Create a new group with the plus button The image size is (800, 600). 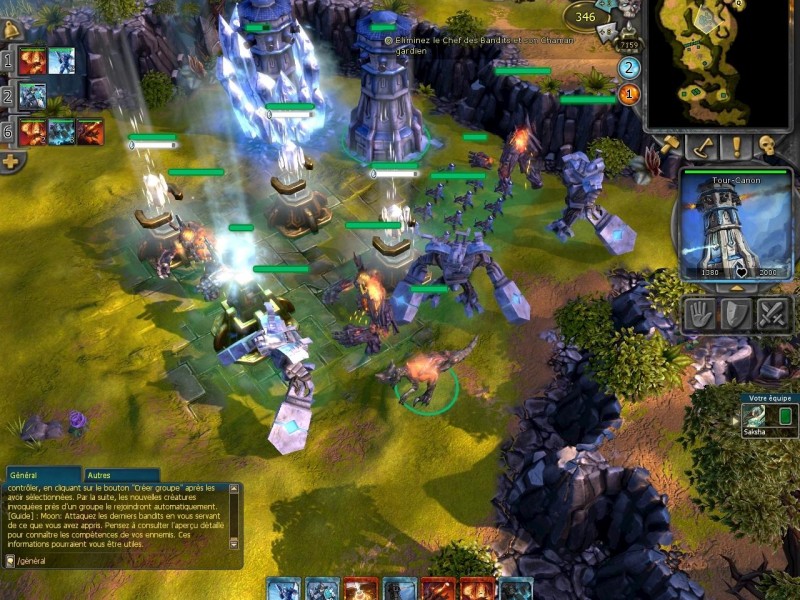tap(11, 162)
